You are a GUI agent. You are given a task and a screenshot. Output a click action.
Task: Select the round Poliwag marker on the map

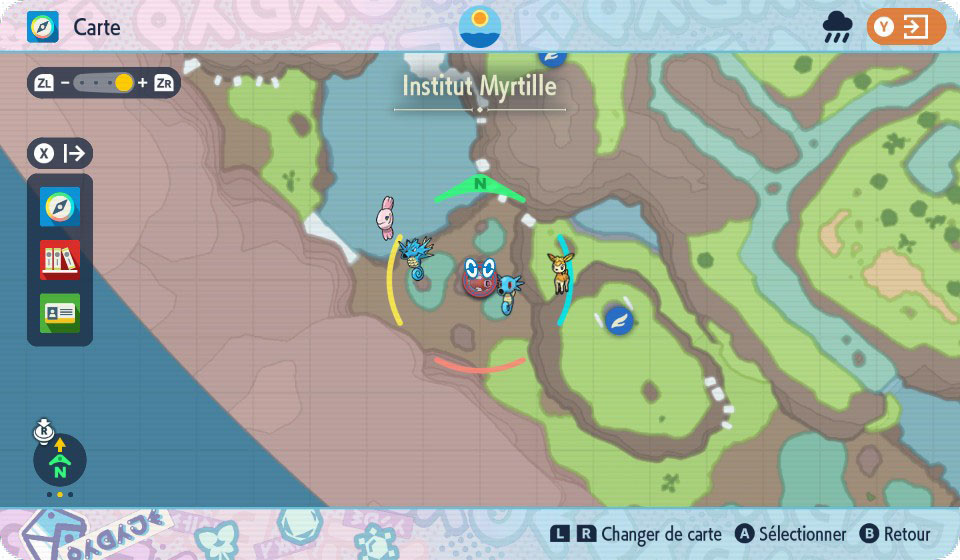[479, 277]
